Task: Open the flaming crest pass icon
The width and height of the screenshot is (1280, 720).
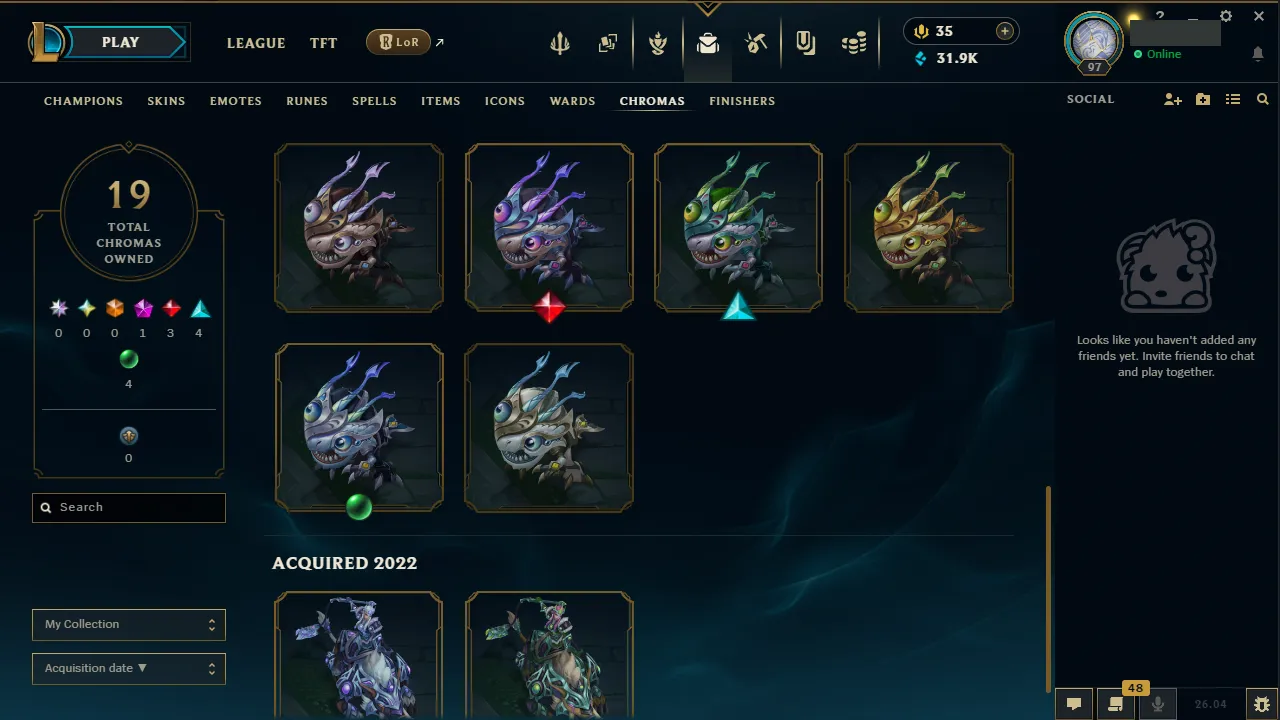Action: click(658, 43)
